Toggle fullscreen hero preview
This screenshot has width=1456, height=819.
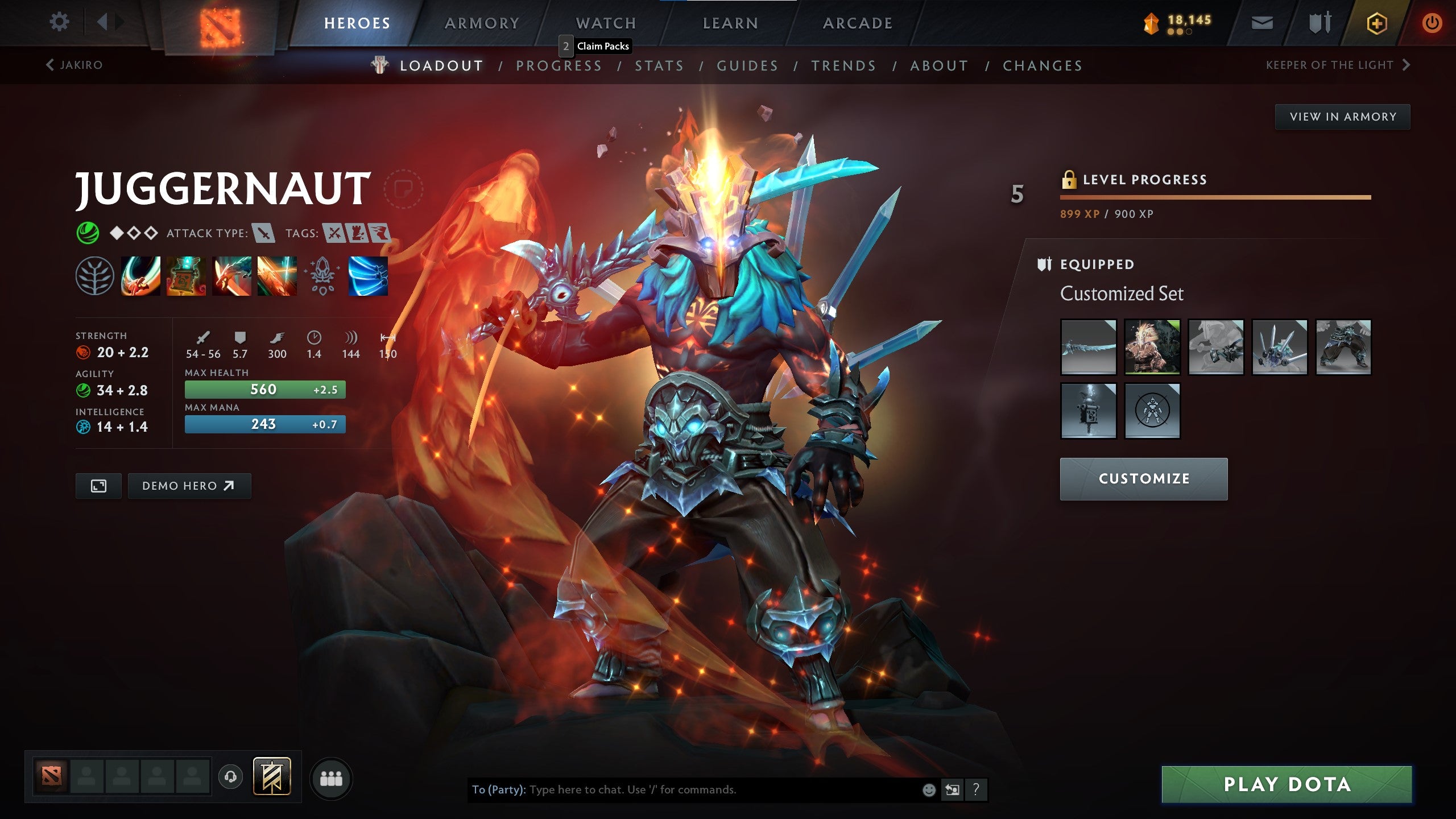click(x=99, y=486)
